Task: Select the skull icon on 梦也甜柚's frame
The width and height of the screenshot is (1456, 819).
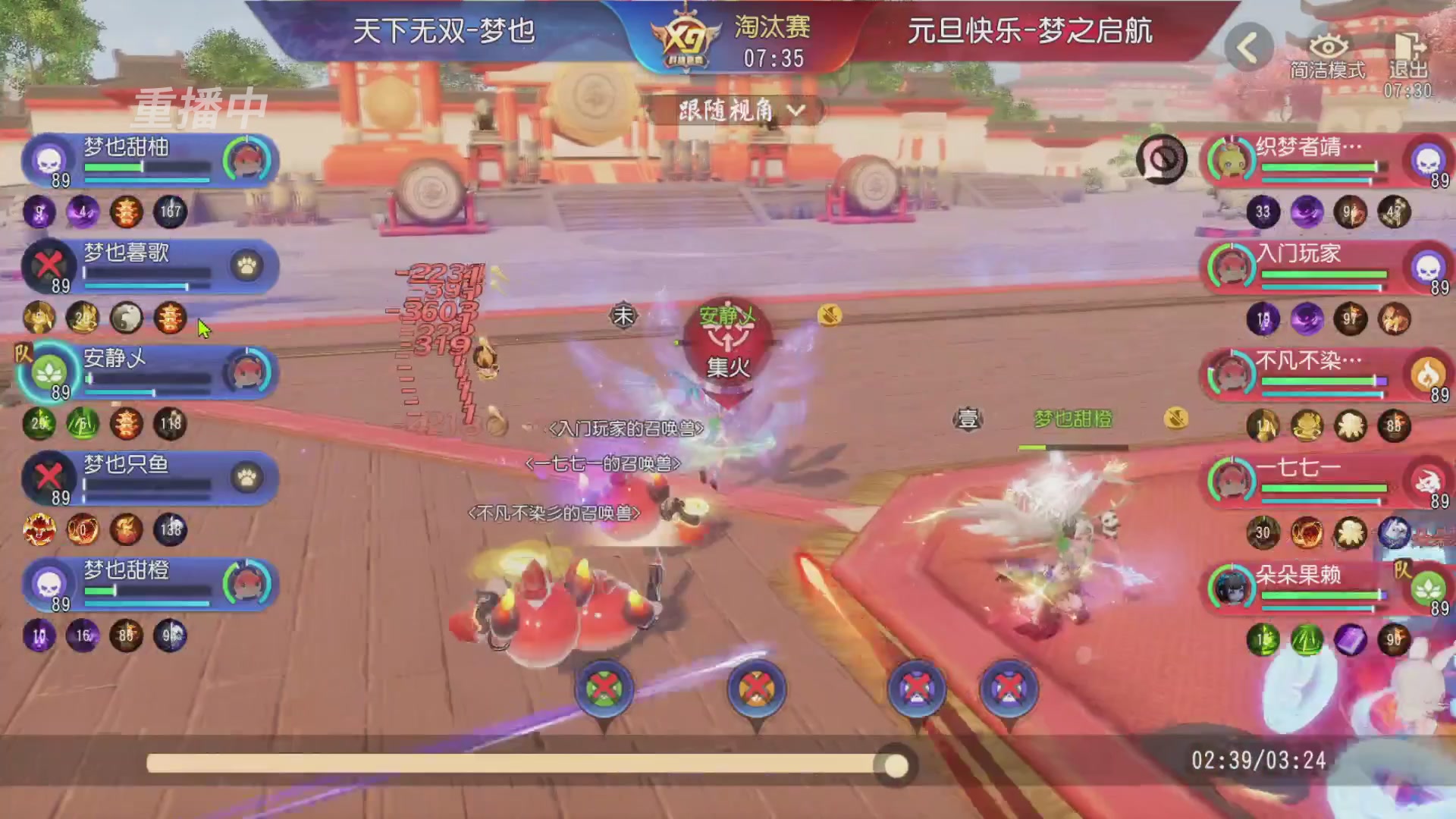Action: (x=47, y=160)
